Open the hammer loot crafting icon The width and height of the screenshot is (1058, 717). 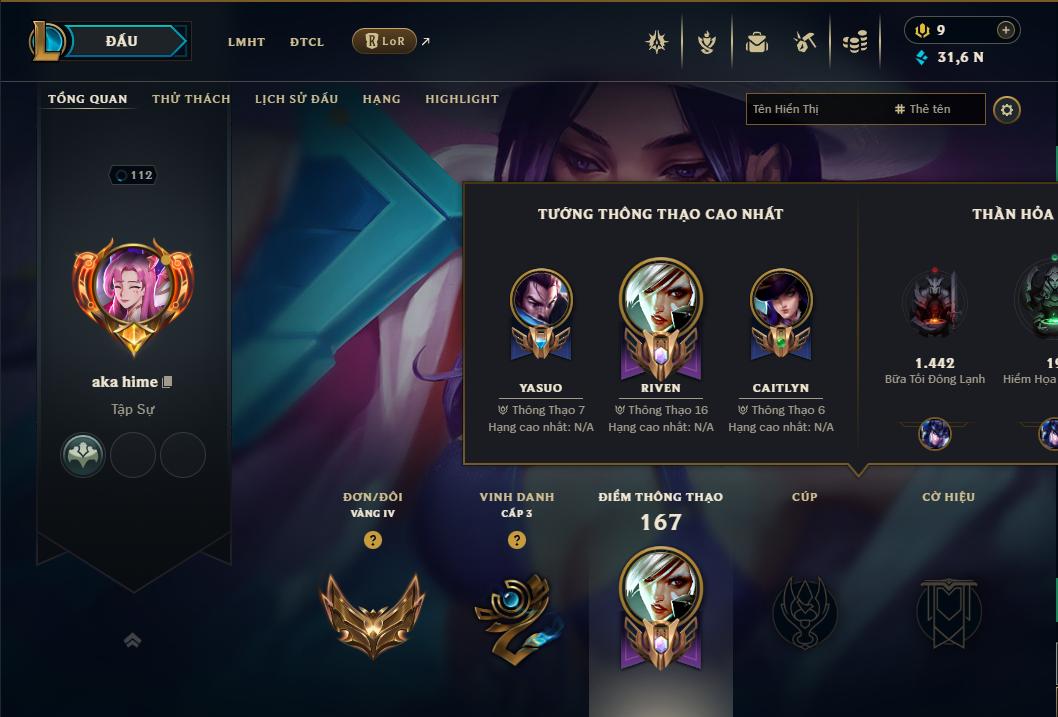coord(805,42)
